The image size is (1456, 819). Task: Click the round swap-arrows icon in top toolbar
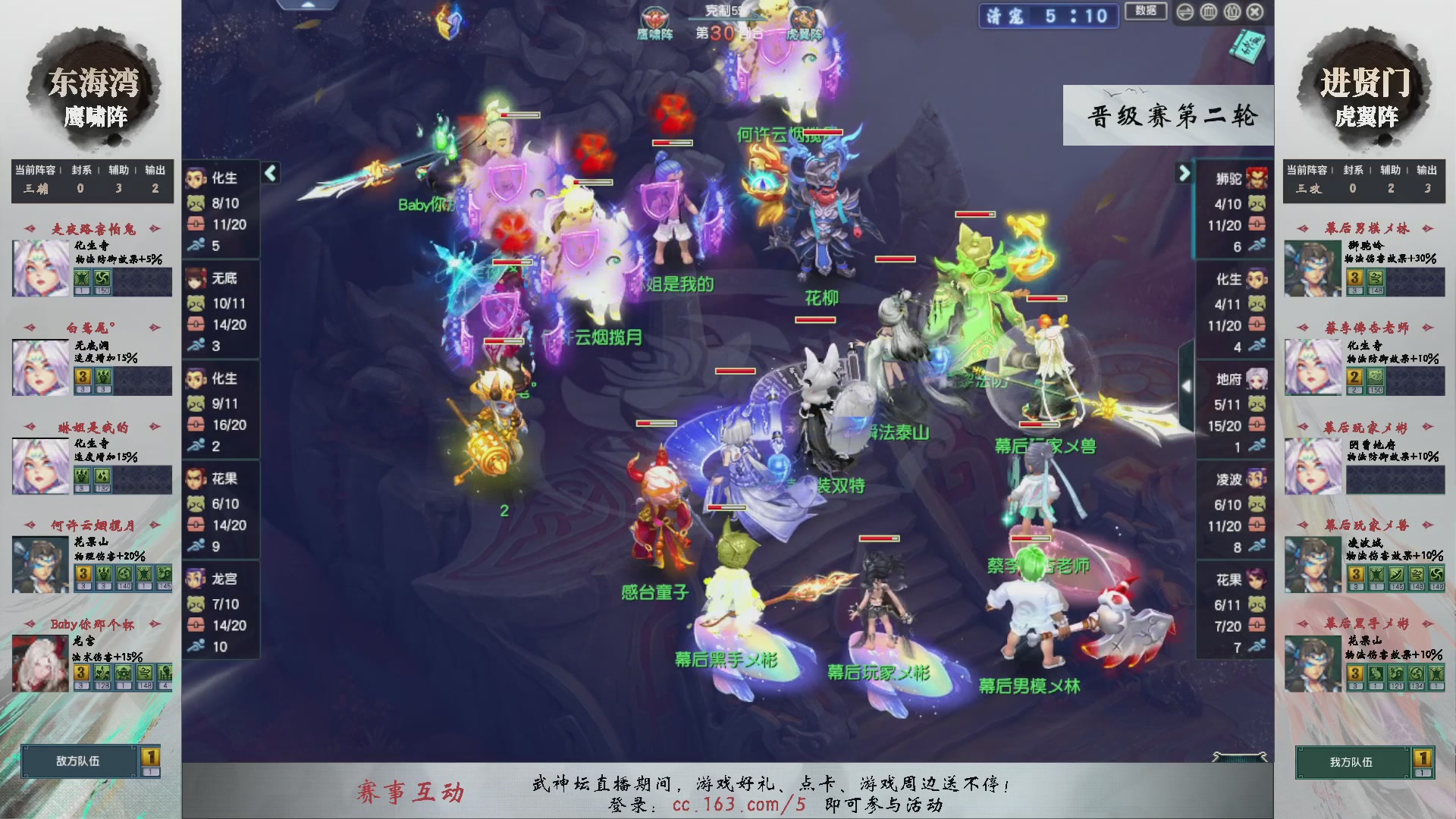pos(1185,12)
